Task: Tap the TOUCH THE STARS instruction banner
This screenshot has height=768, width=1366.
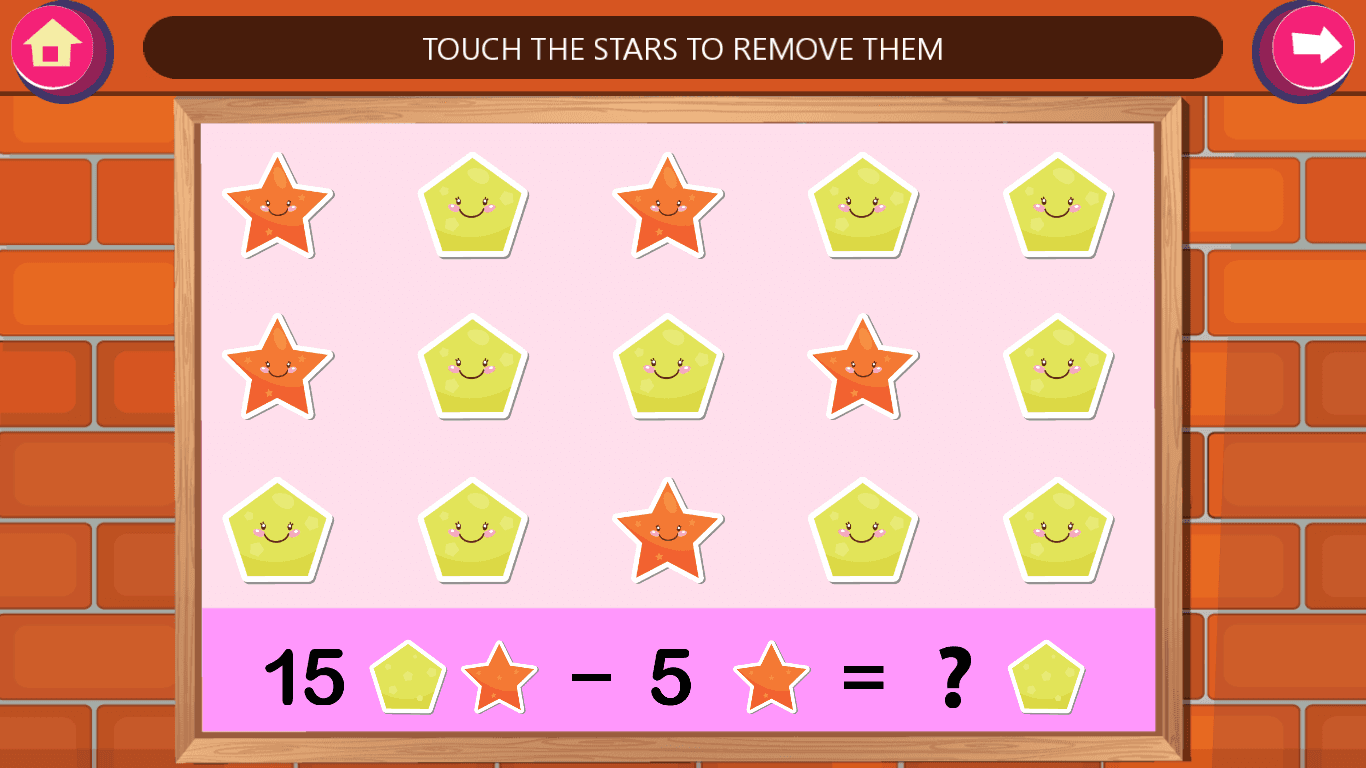Action: click(x=683, y=47)
